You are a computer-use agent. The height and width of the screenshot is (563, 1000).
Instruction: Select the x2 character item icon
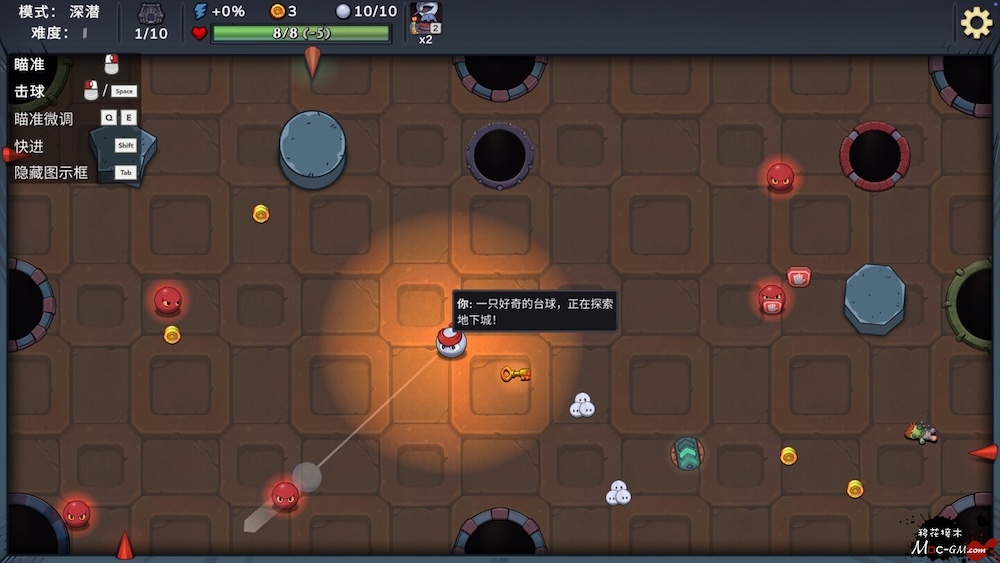pyautogui.click(x=425, y=18)
